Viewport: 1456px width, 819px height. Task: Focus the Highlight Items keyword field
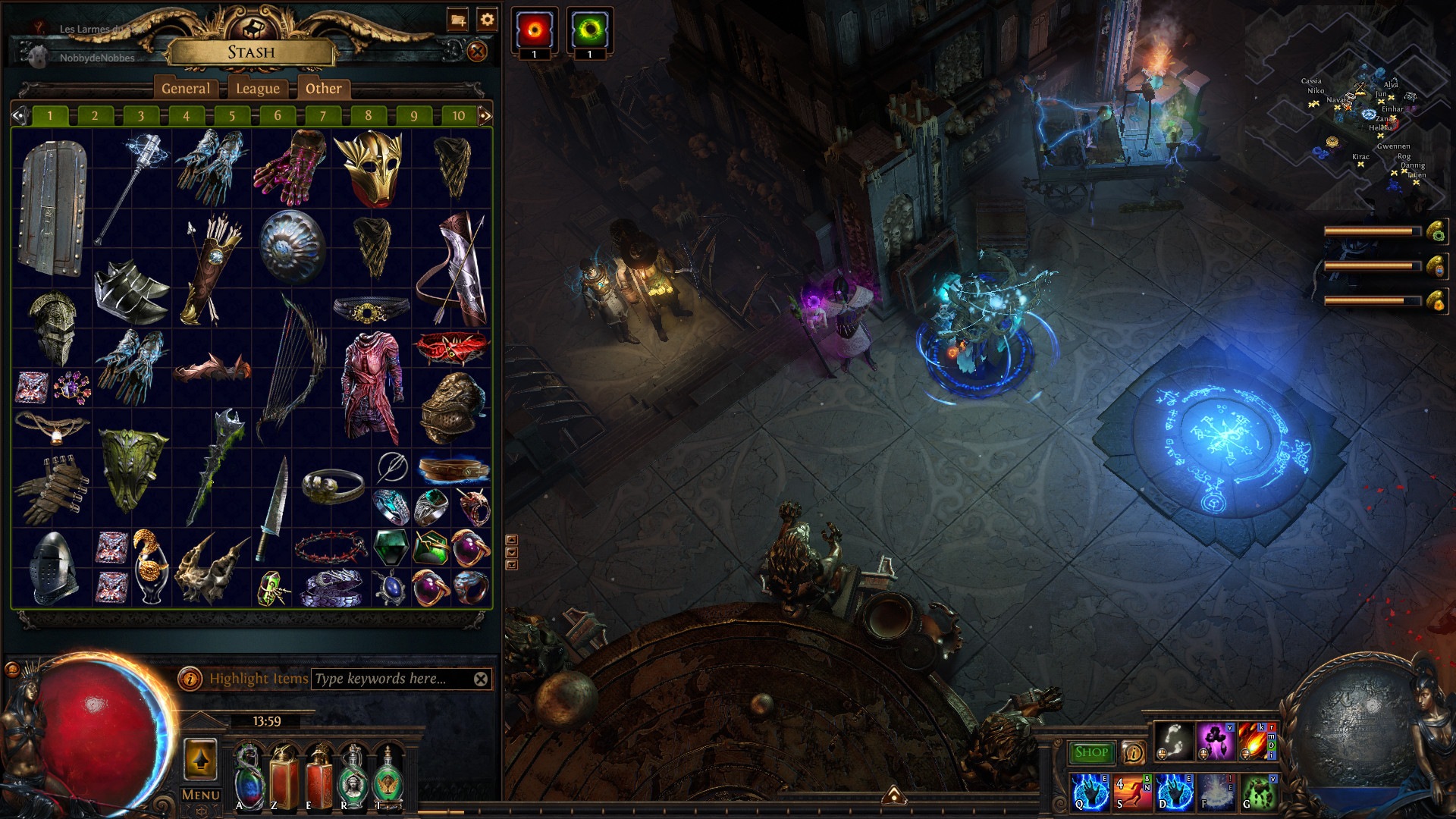coord(391,679)
